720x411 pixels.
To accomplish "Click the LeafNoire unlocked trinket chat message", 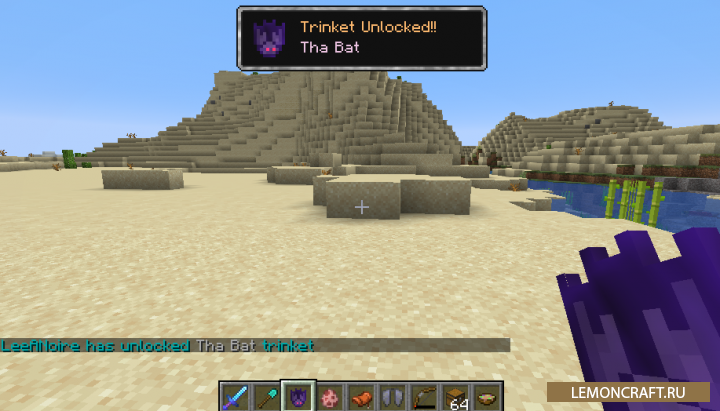I will tap(158, 346).
